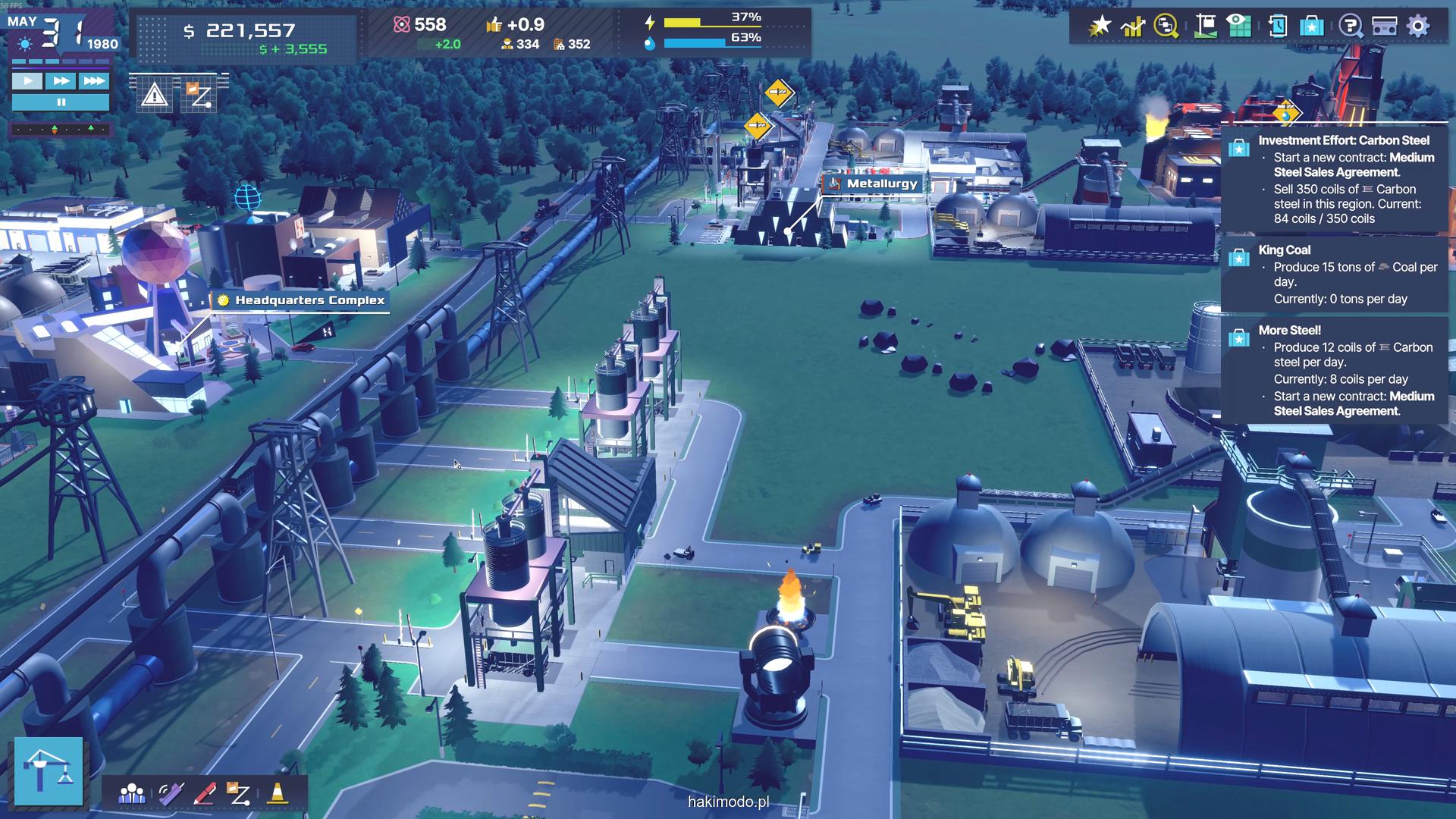1456x819 pixels.
Task: Open the stars achievements icon
Action: click(1100, 27)
